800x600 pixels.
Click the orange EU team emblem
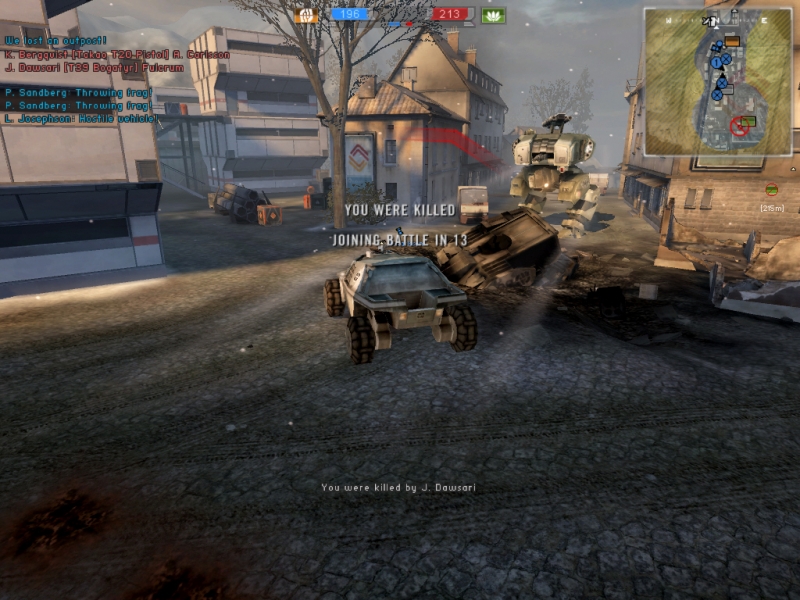[306, 15]
